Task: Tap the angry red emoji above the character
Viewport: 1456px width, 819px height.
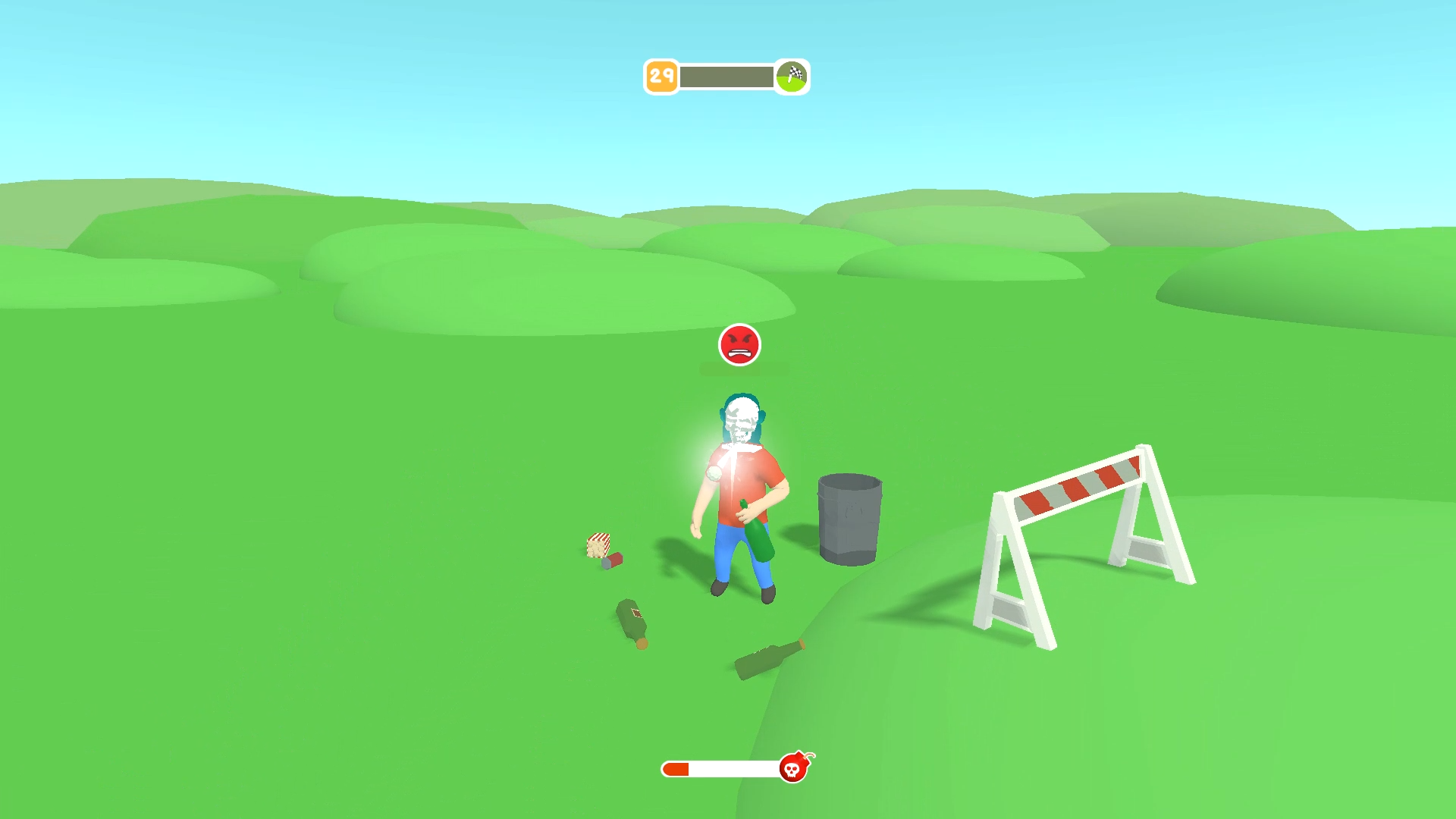Action: [739, 346]
